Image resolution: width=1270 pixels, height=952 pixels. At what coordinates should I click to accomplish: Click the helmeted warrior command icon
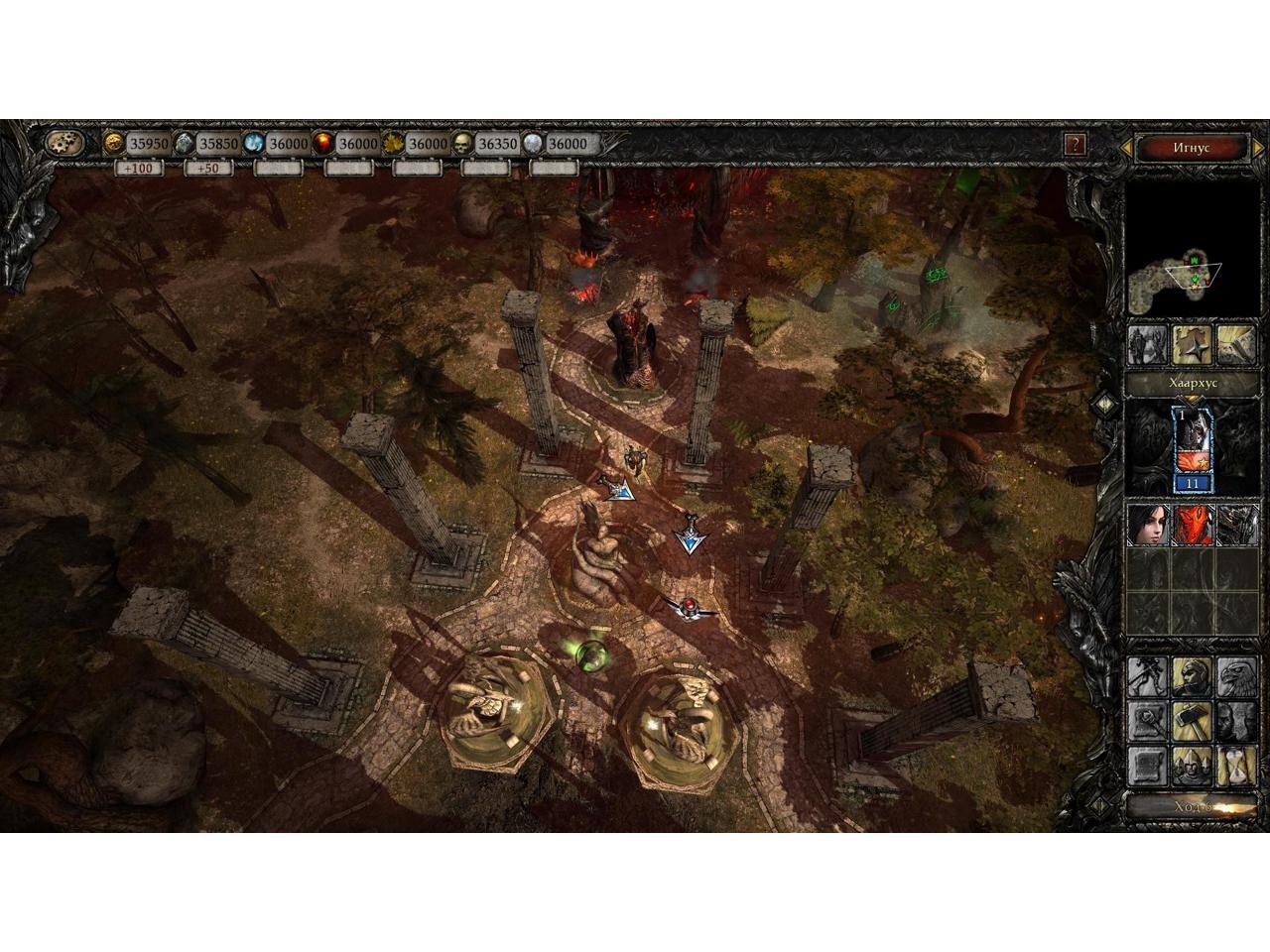coord(1191,677)
